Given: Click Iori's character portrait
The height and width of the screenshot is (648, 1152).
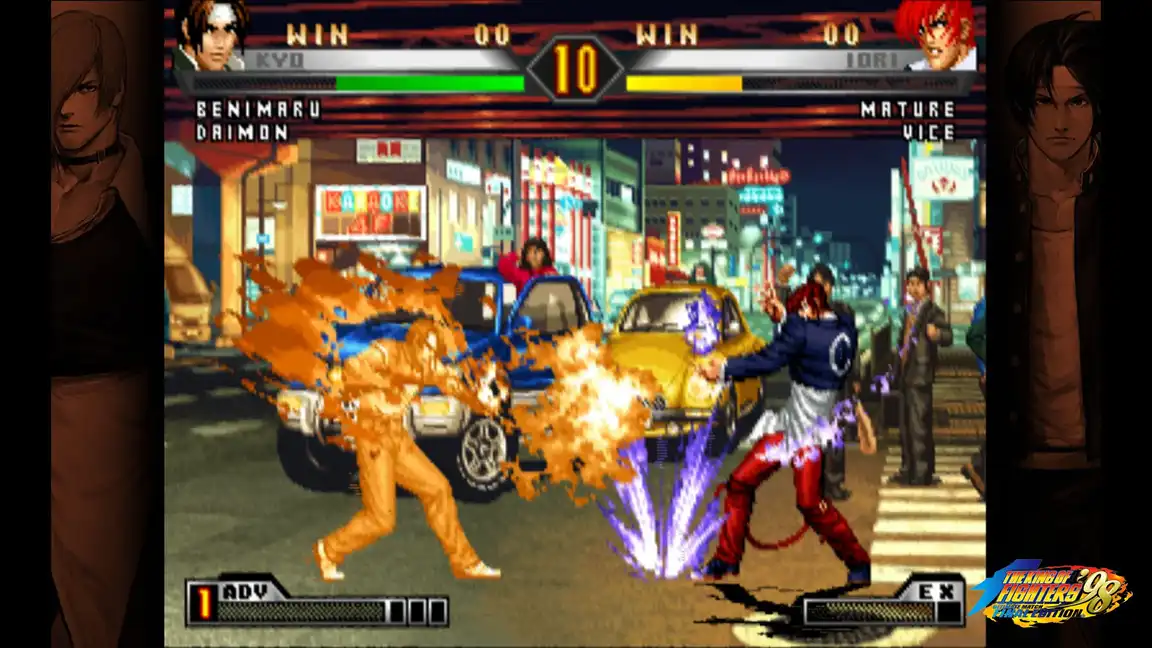Looking at the screenshot, I should coord(936,35).
